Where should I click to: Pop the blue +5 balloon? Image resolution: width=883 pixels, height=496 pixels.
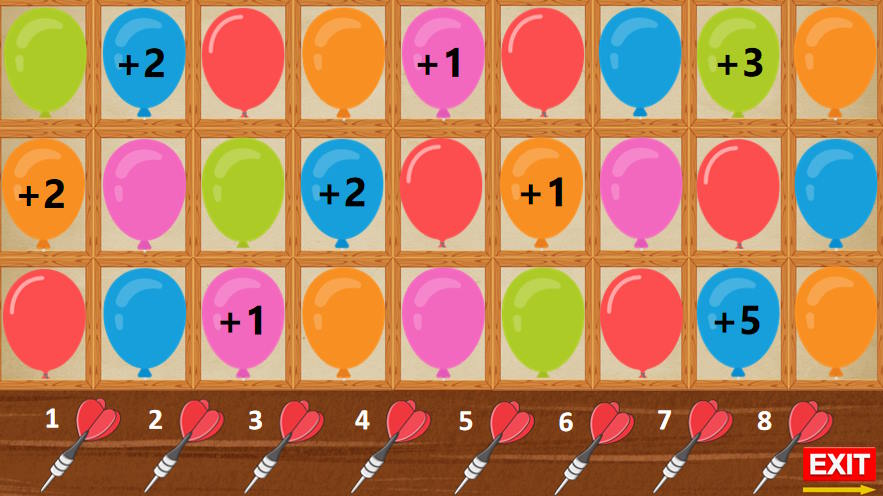tap(738, 318)
